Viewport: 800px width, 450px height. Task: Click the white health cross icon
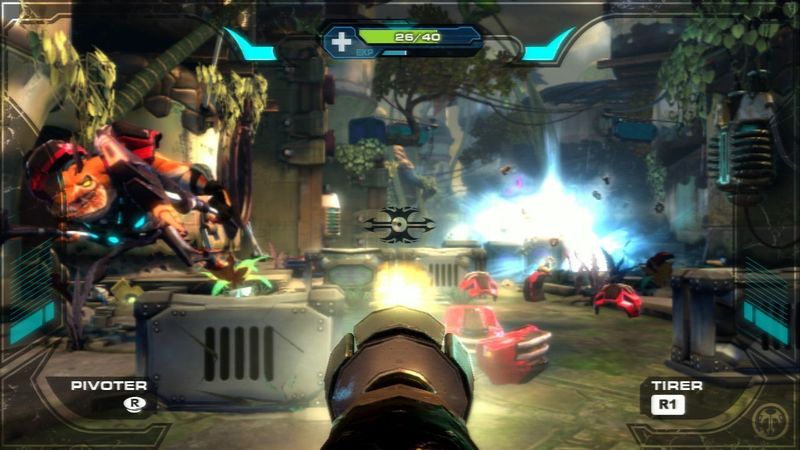tap(342, 41)
